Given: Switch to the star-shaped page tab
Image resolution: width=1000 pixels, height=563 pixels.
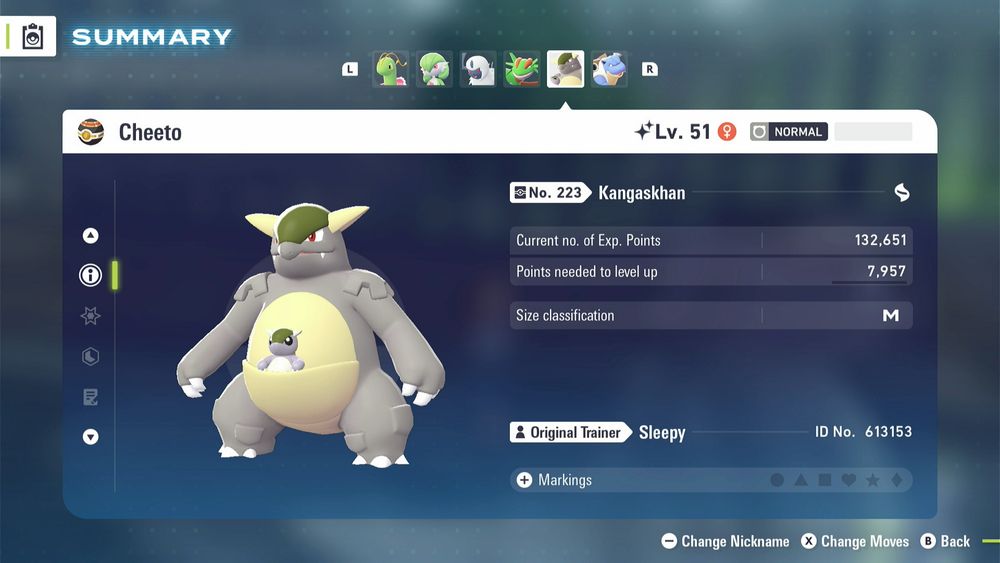Looking at the screenshot, I should pos(91,316).
